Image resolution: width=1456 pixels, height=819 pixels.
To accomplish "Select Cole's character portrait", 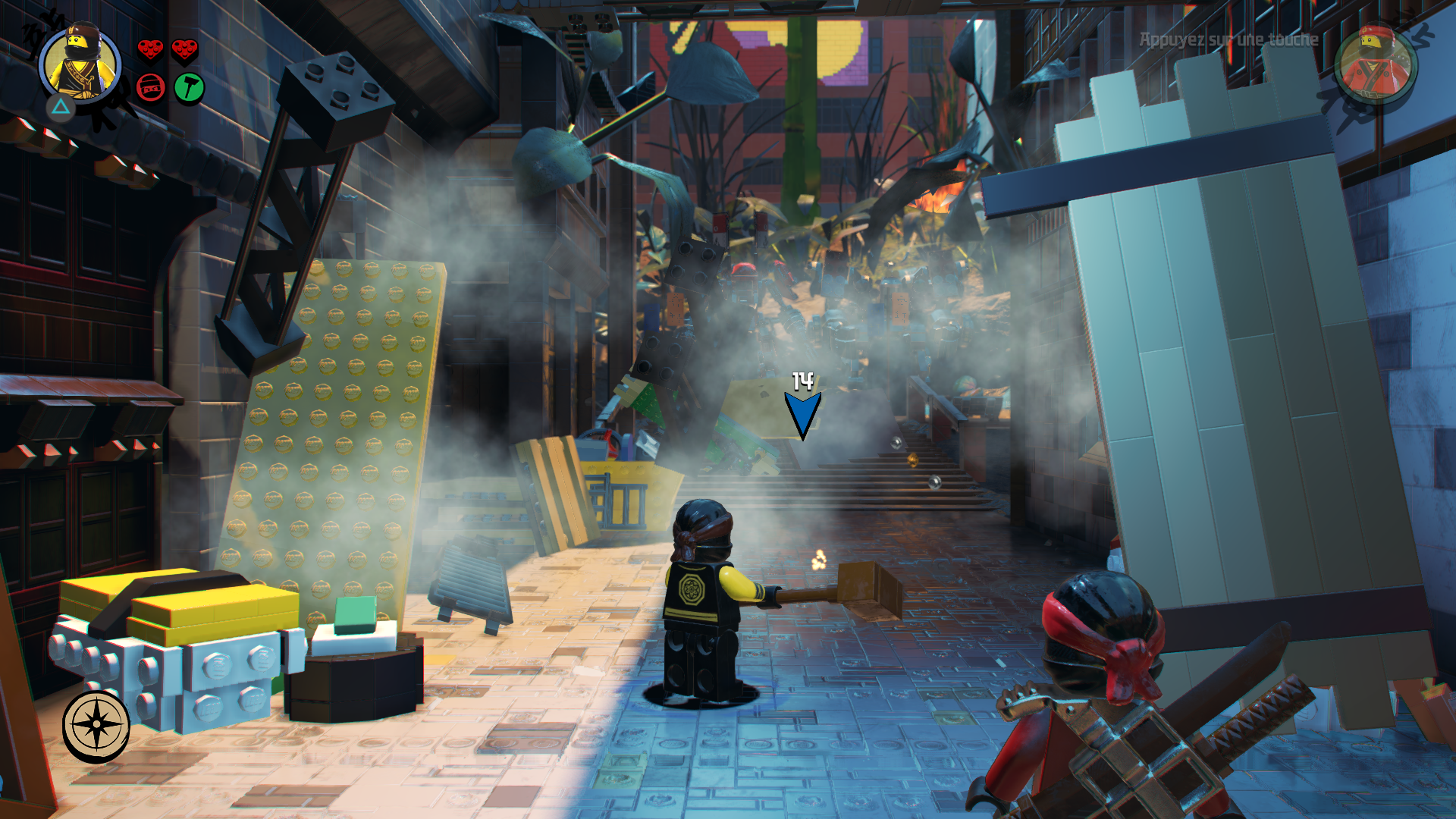I will coord(80,64).
